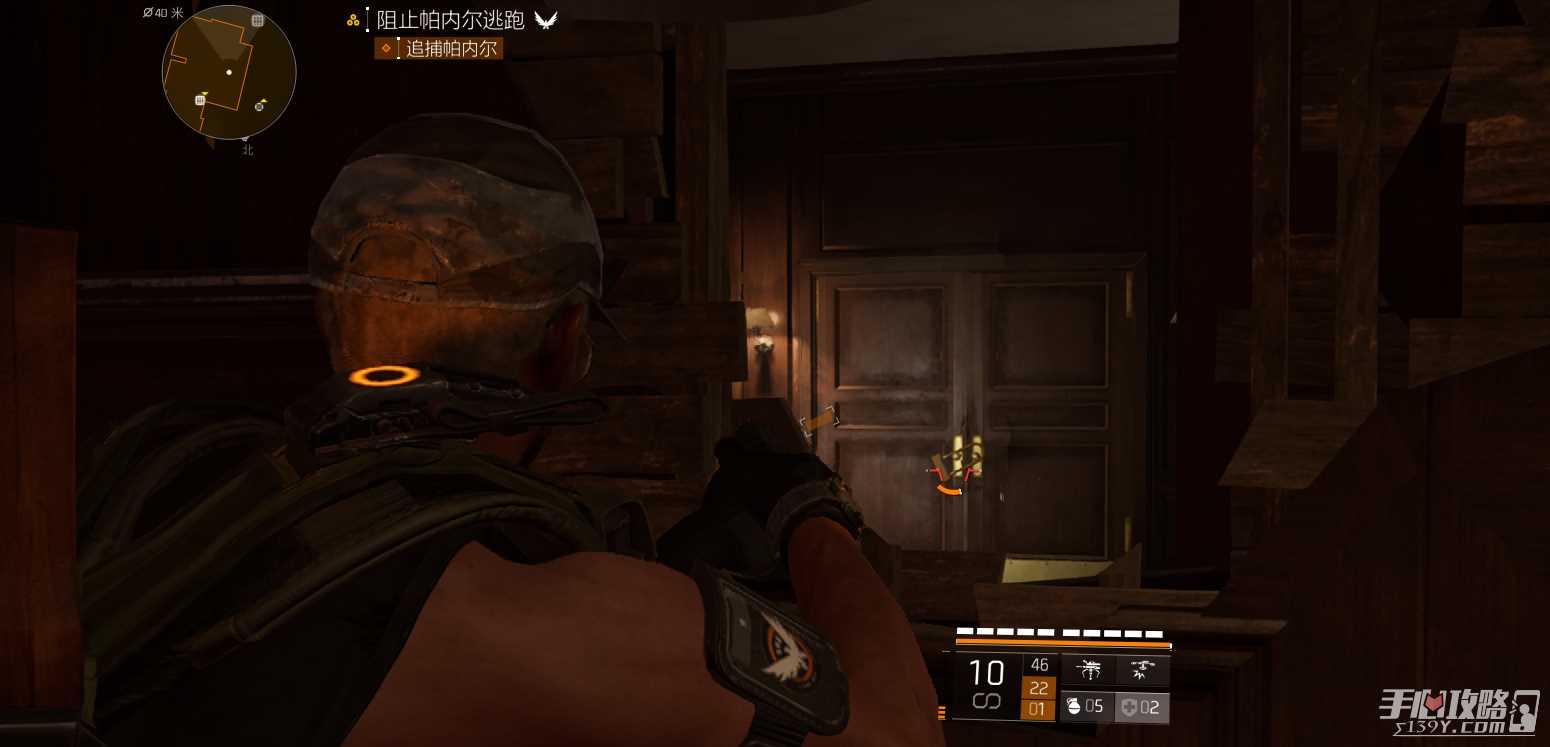This screenshot has height=747, width=1550.
Task: Select the mission title 阻止帕内尔逃跑
Action: pos(450,20)
